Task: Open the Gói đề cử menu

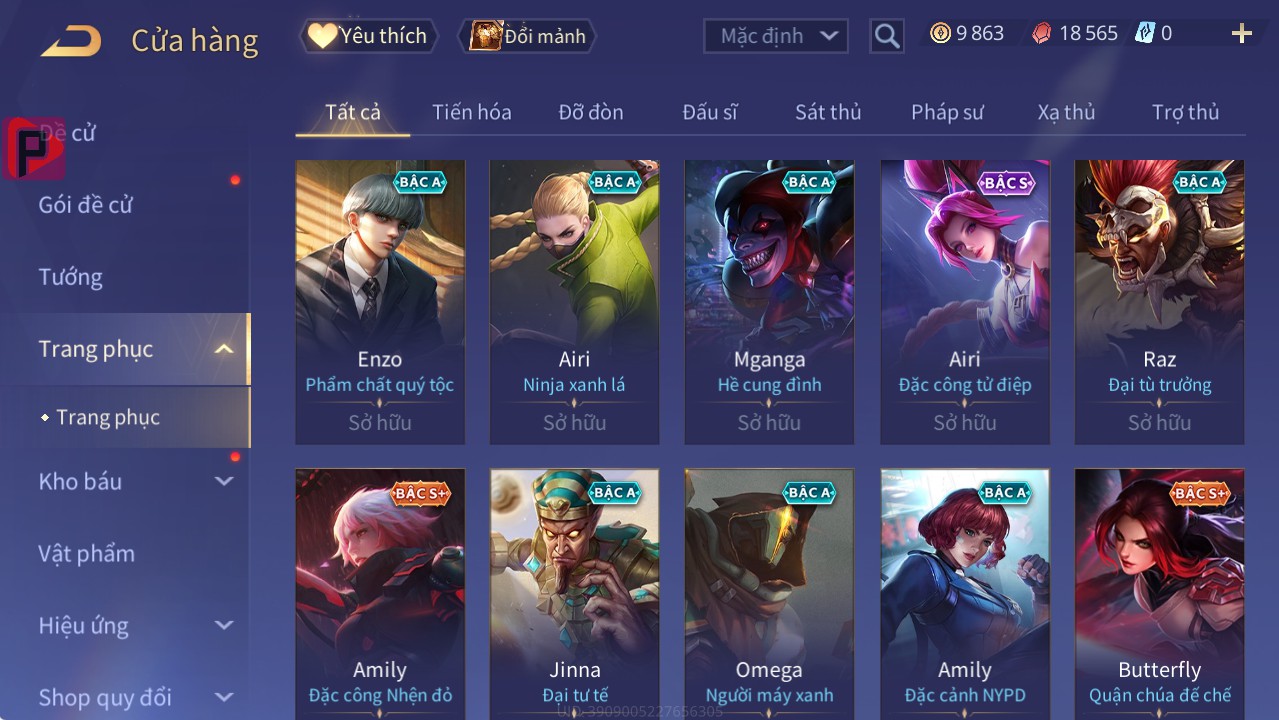Action: pyautogui.click(x=86, y=205)
